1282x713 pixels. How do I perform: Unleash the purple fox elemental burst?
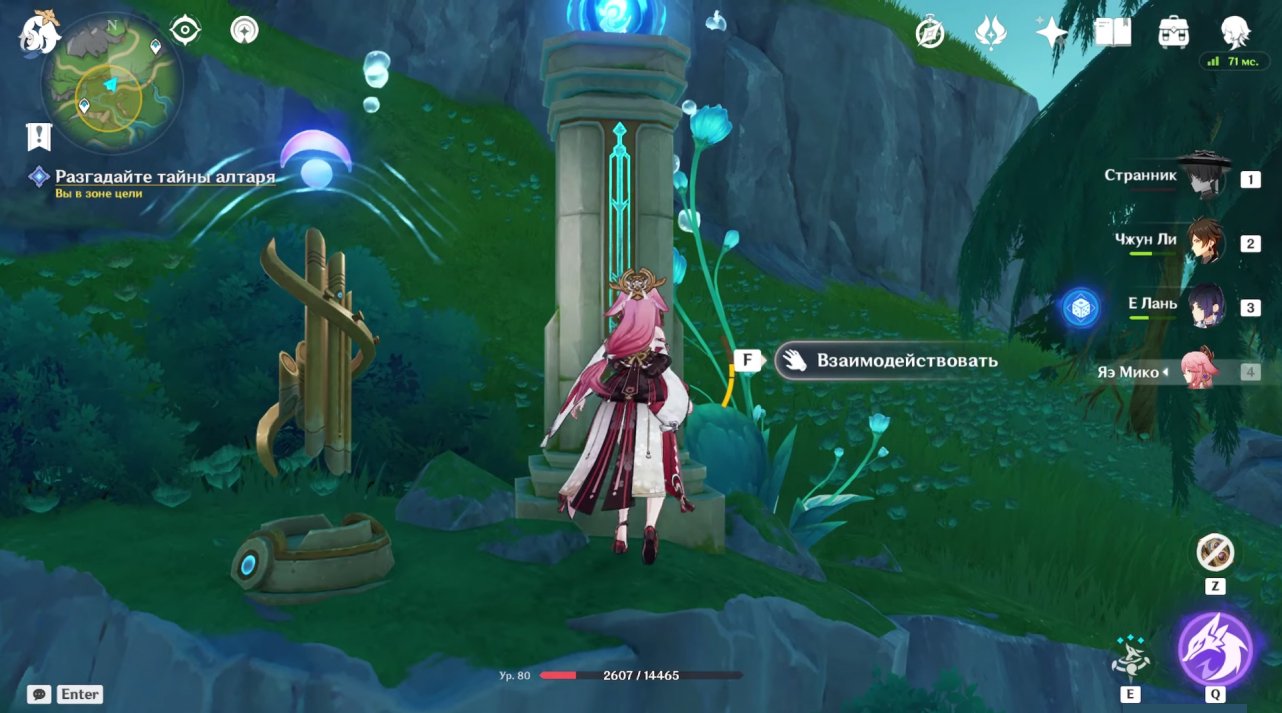point(1215,649)
